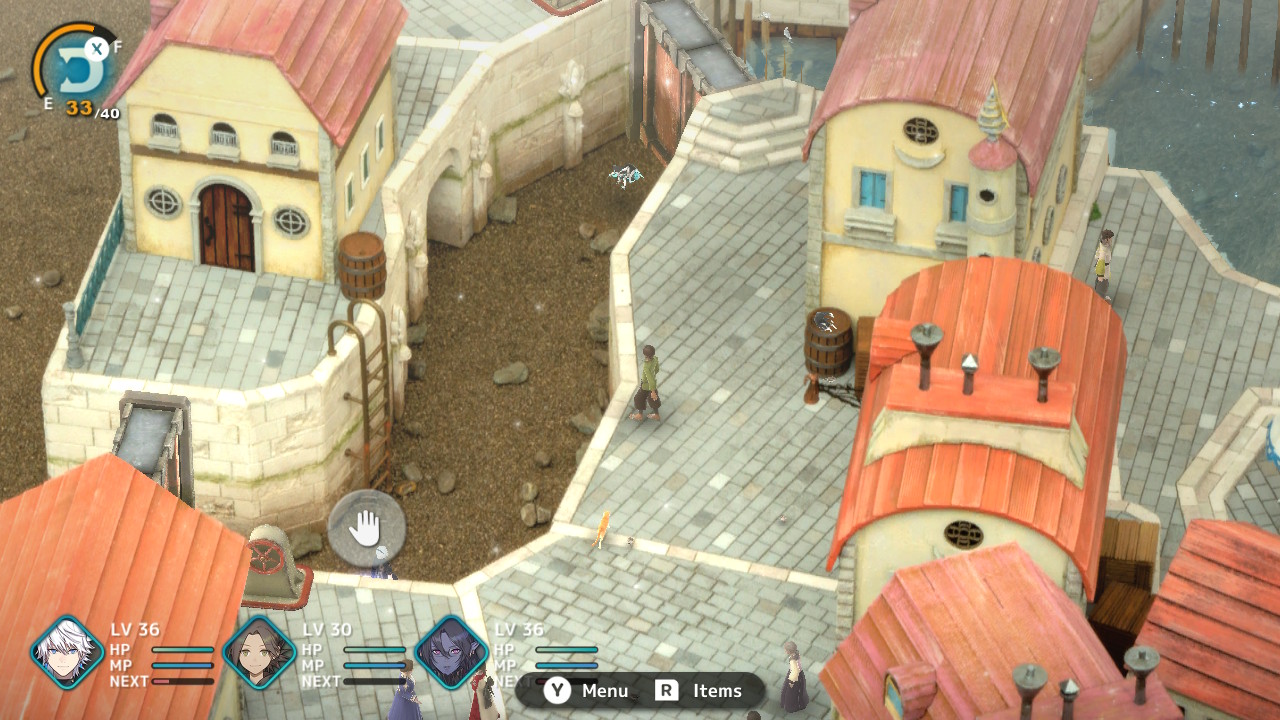Image resolution: width=1280 pixels, height=720 pixels.
Task: Open the Menu option
Action: 588,691
